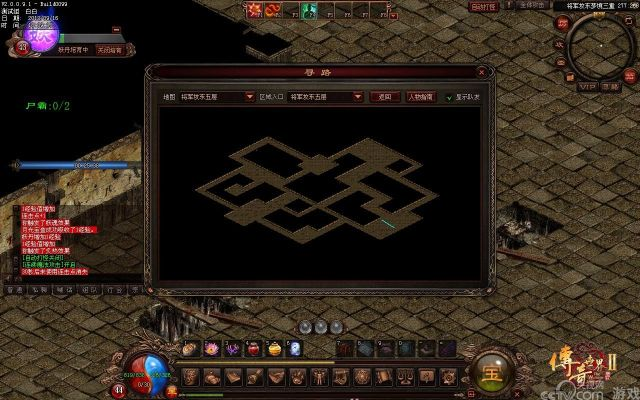Open the 区域入口 area entrance dropdown
The image size is (640, 400).
pyautogui.click(x=358, y=98)
